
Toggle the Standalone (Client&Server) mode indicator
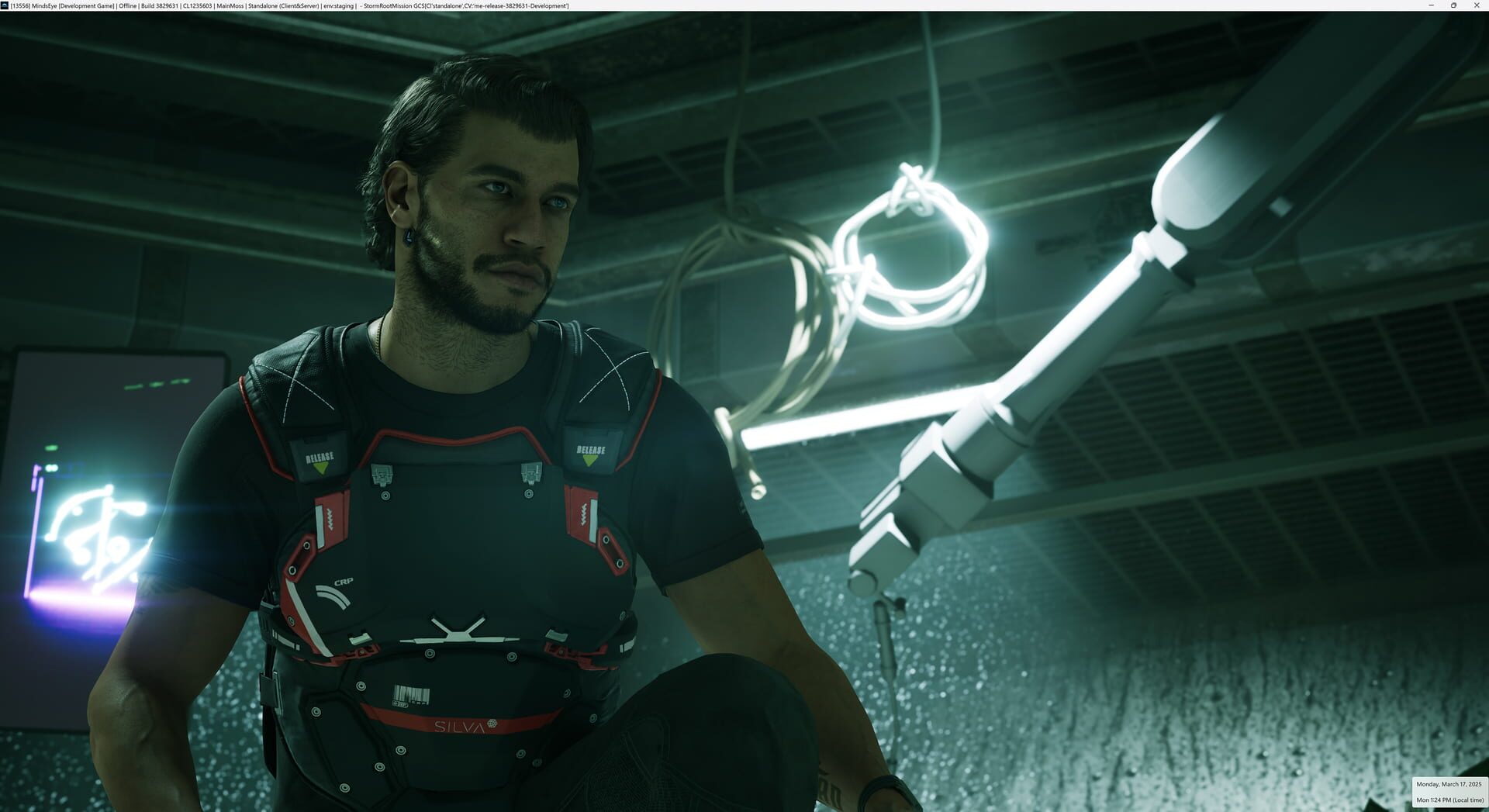pos(285,5)
